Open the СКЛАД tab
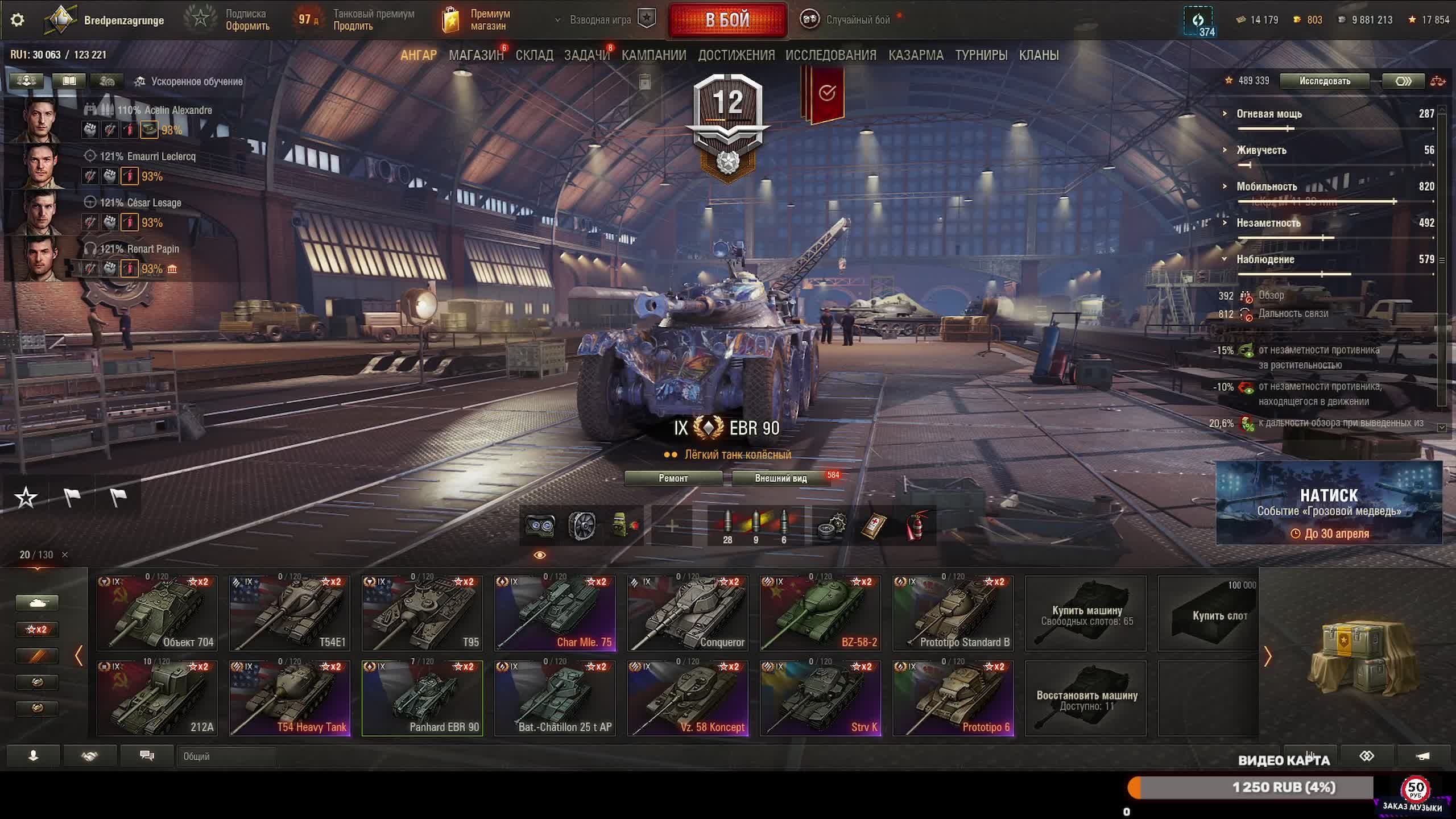The height and width of the screenshot is (819, 1456). pos(534,55)
